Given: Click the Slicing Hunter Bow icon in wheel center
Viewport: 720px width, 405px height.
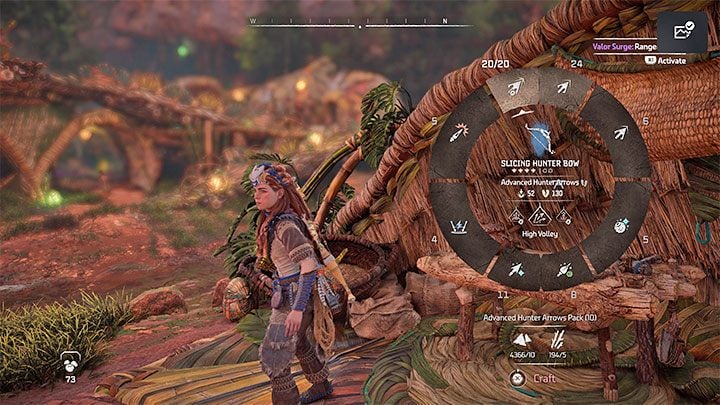Looking at the screenshot, I should coord(538,136).
